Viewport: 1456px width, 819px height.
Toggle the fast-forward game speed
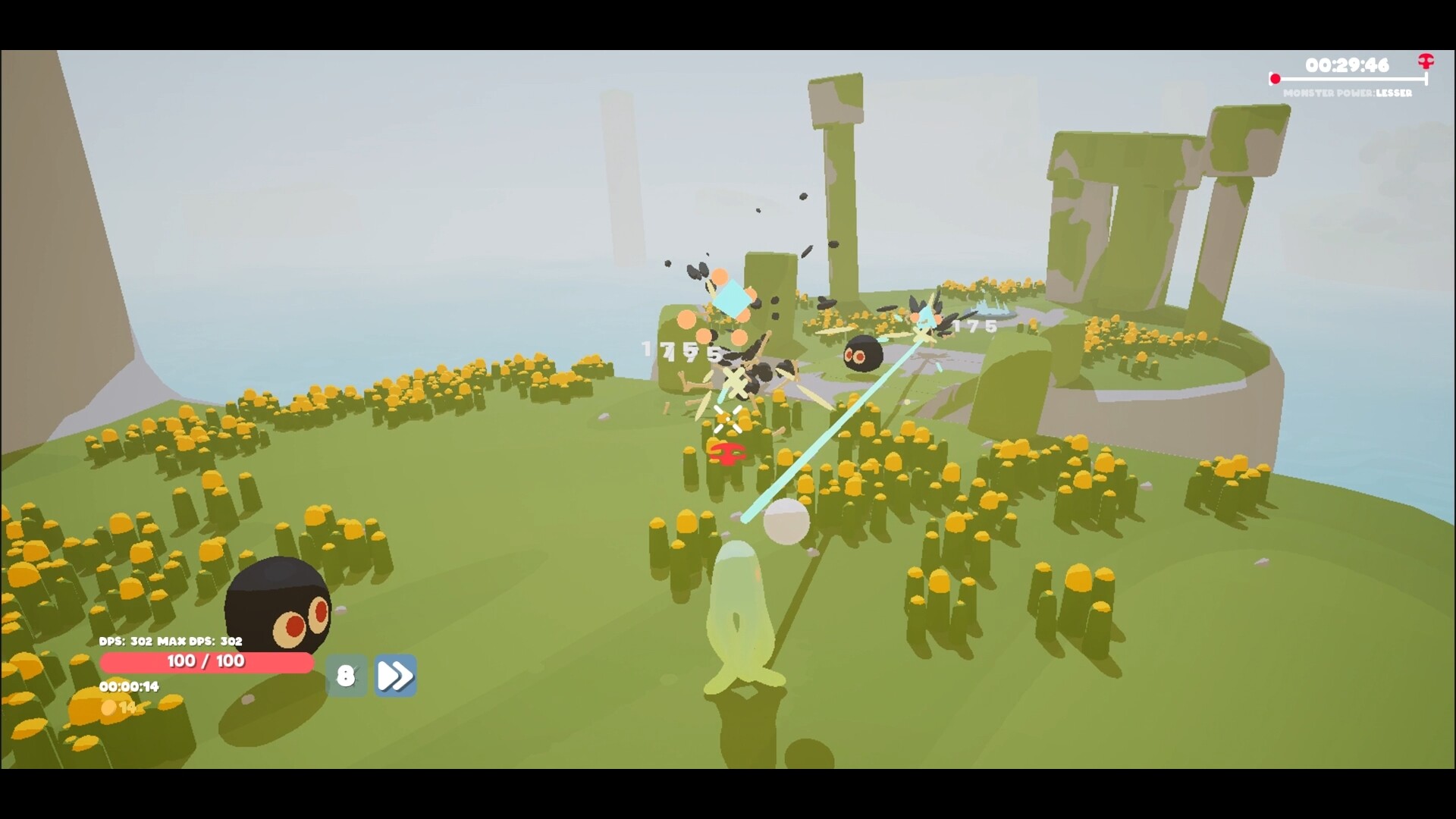click(x=395, y=675)
